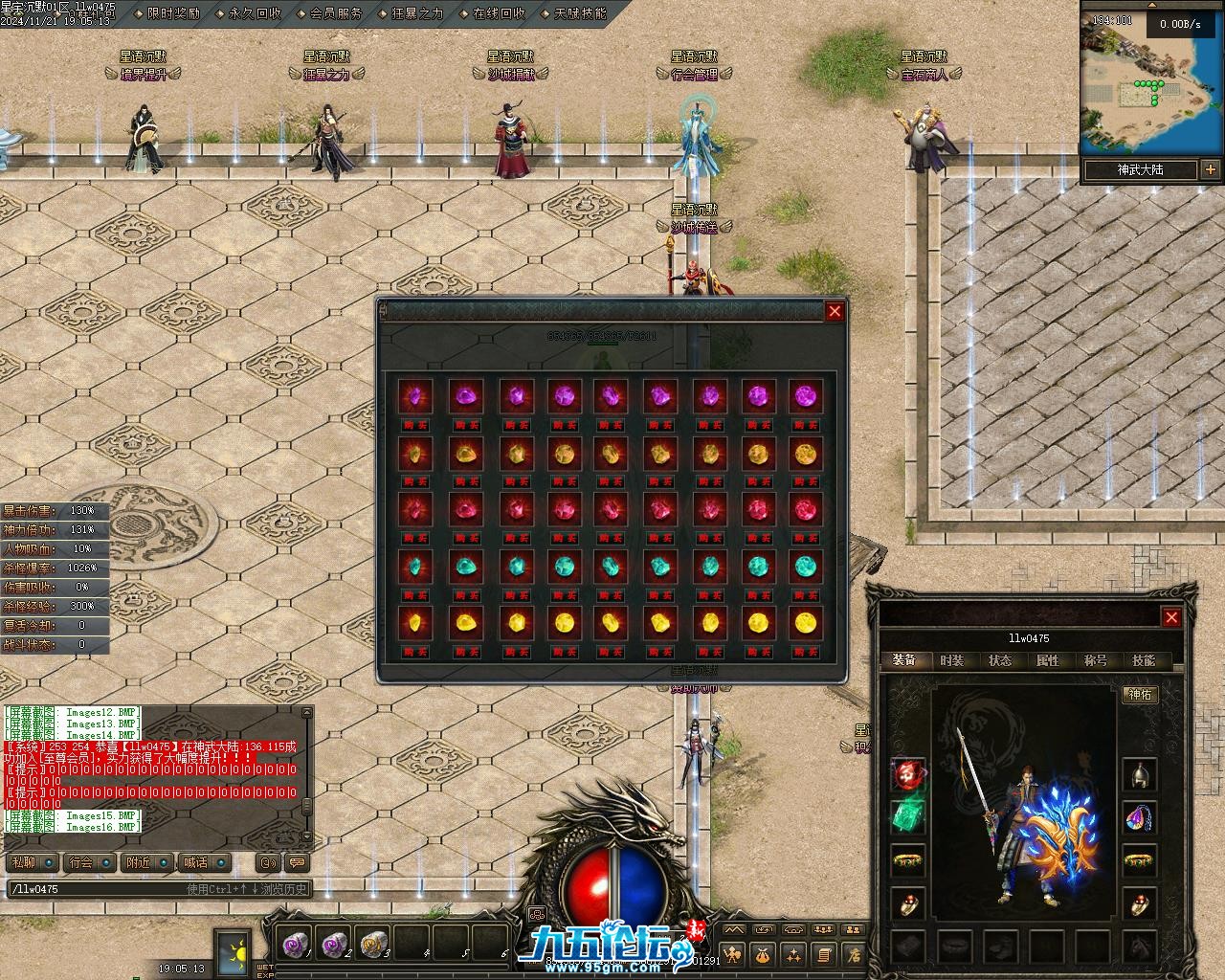Click the 神佑 button
Viewport: 1225px width, 980px height.
point(1140,694)
